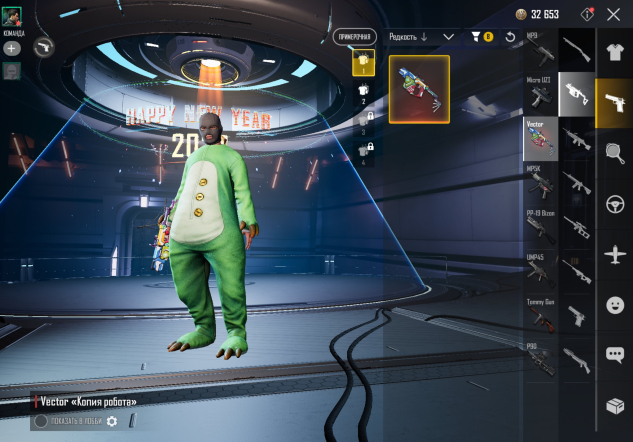Viewport: 633px width, 442px height.
Task: Select the Vector robot skin thumbnail
Action: pyautogui.click(x=419, y=89)
